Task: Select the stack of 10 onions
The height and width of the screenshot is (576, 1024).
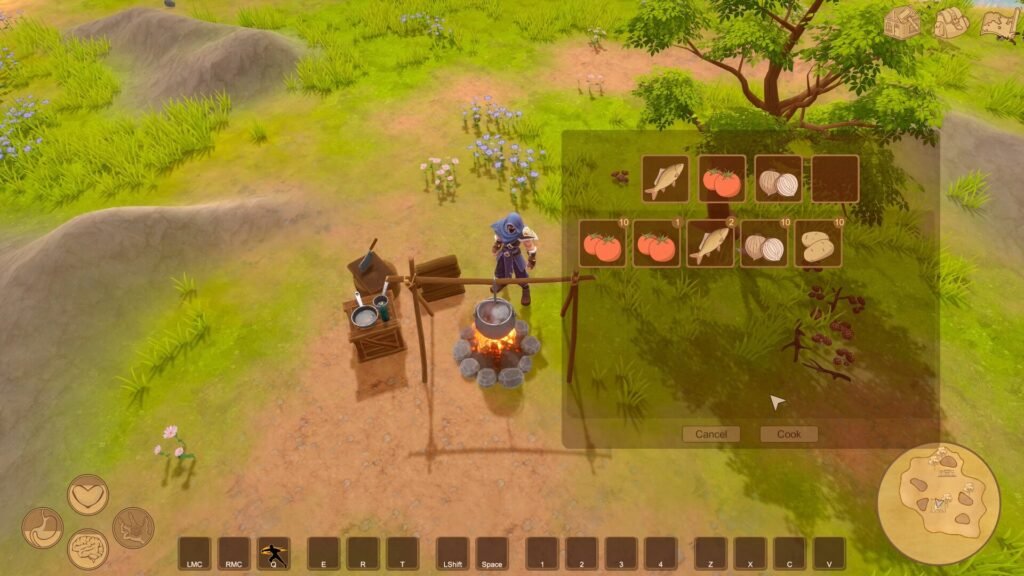Action: [x=764, y=244]
